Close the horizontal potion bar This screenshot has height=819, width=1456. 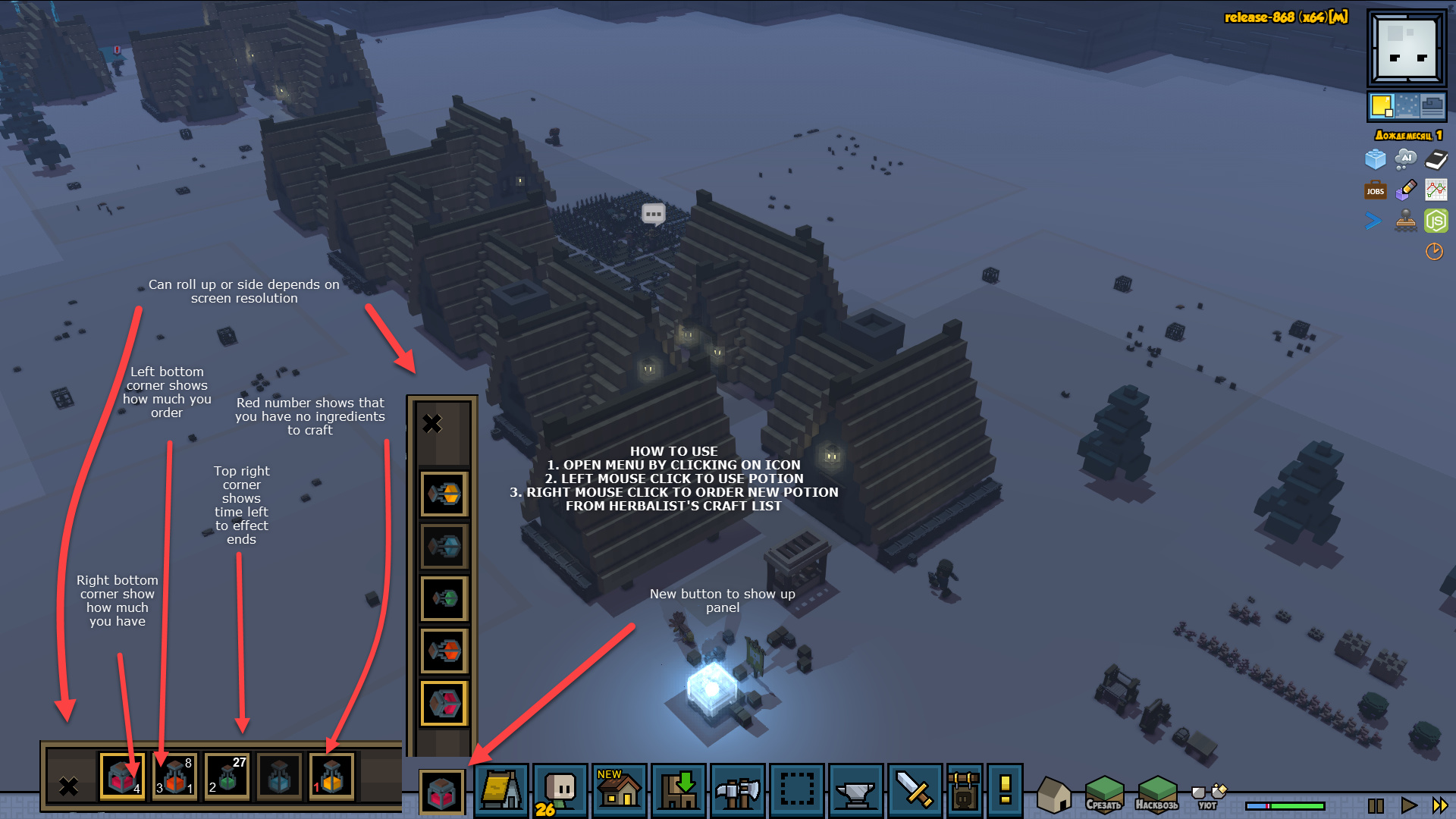point(69,786)
